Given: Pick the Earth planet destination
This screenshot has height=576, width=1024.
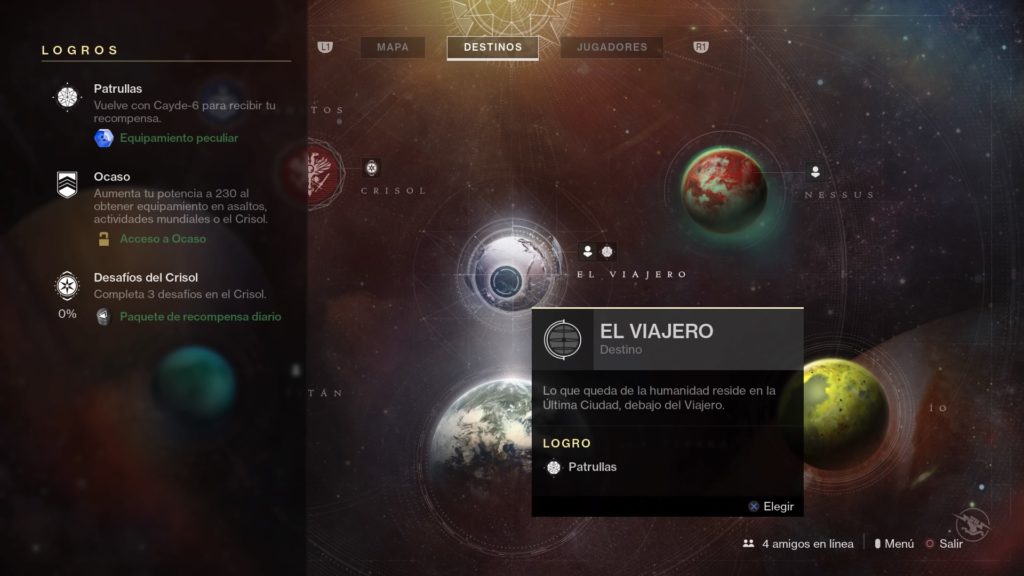Looking at the screenshot, I should click(478, 430).
